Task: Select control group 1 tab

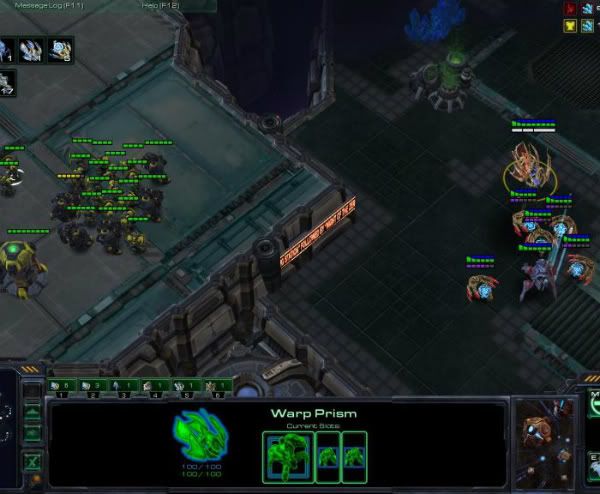Action: tap(60, 385)
